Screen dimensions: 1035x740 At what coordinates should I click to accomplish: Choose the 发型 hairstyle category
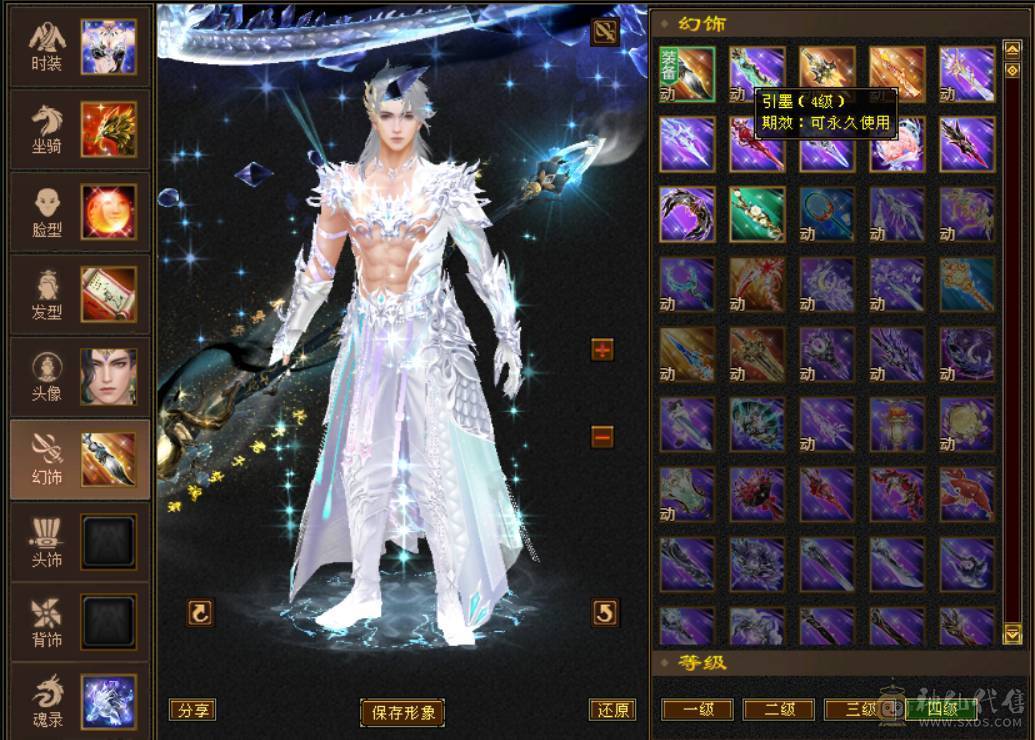click(78, 294)
